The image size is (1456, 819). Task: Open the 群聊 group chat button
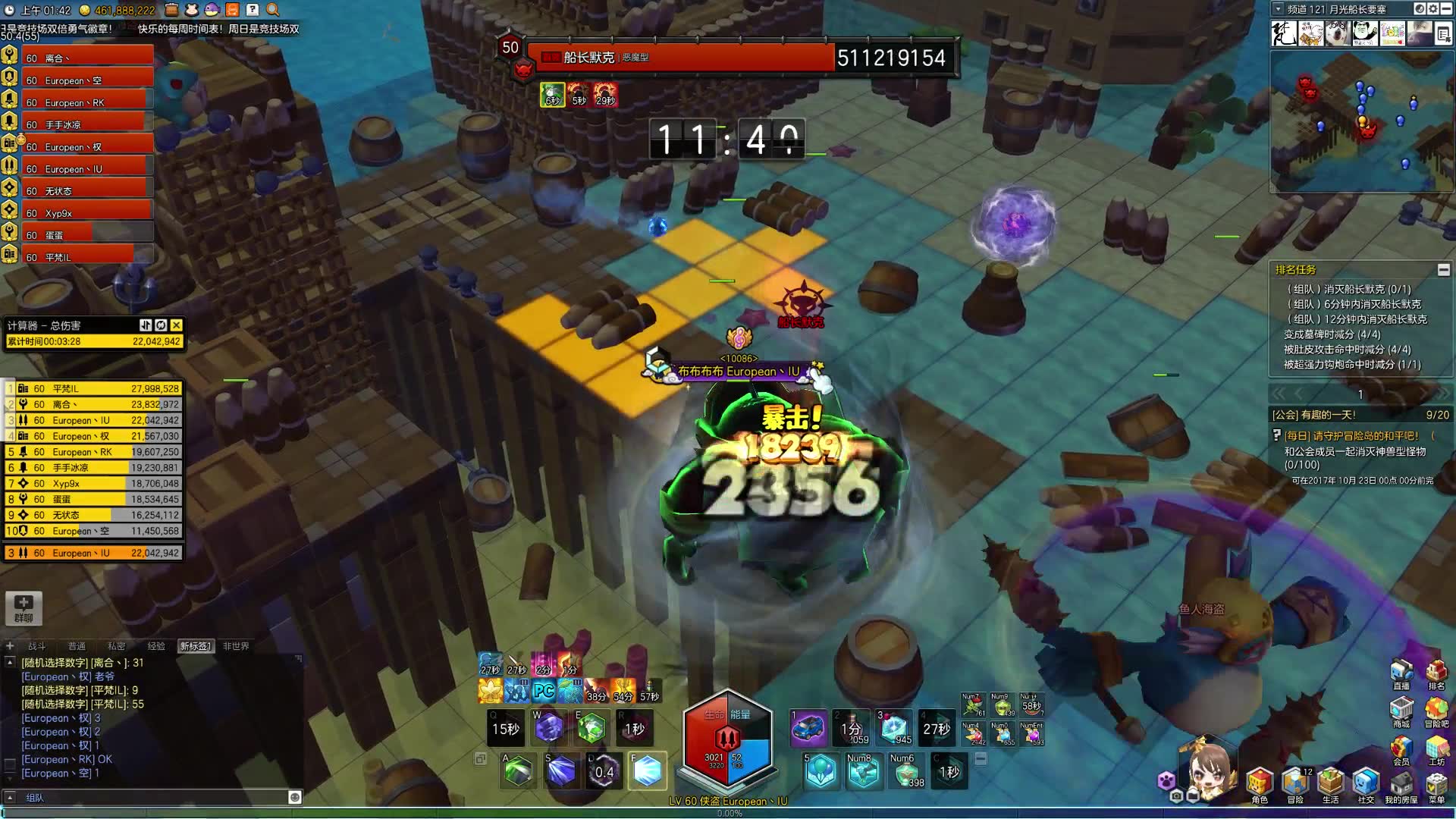(x=24, y=608)
